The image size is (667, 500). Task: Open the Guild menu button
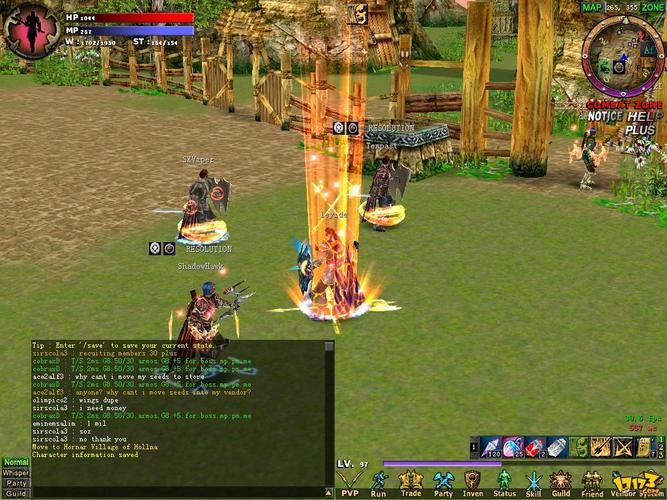coord(562,482)
